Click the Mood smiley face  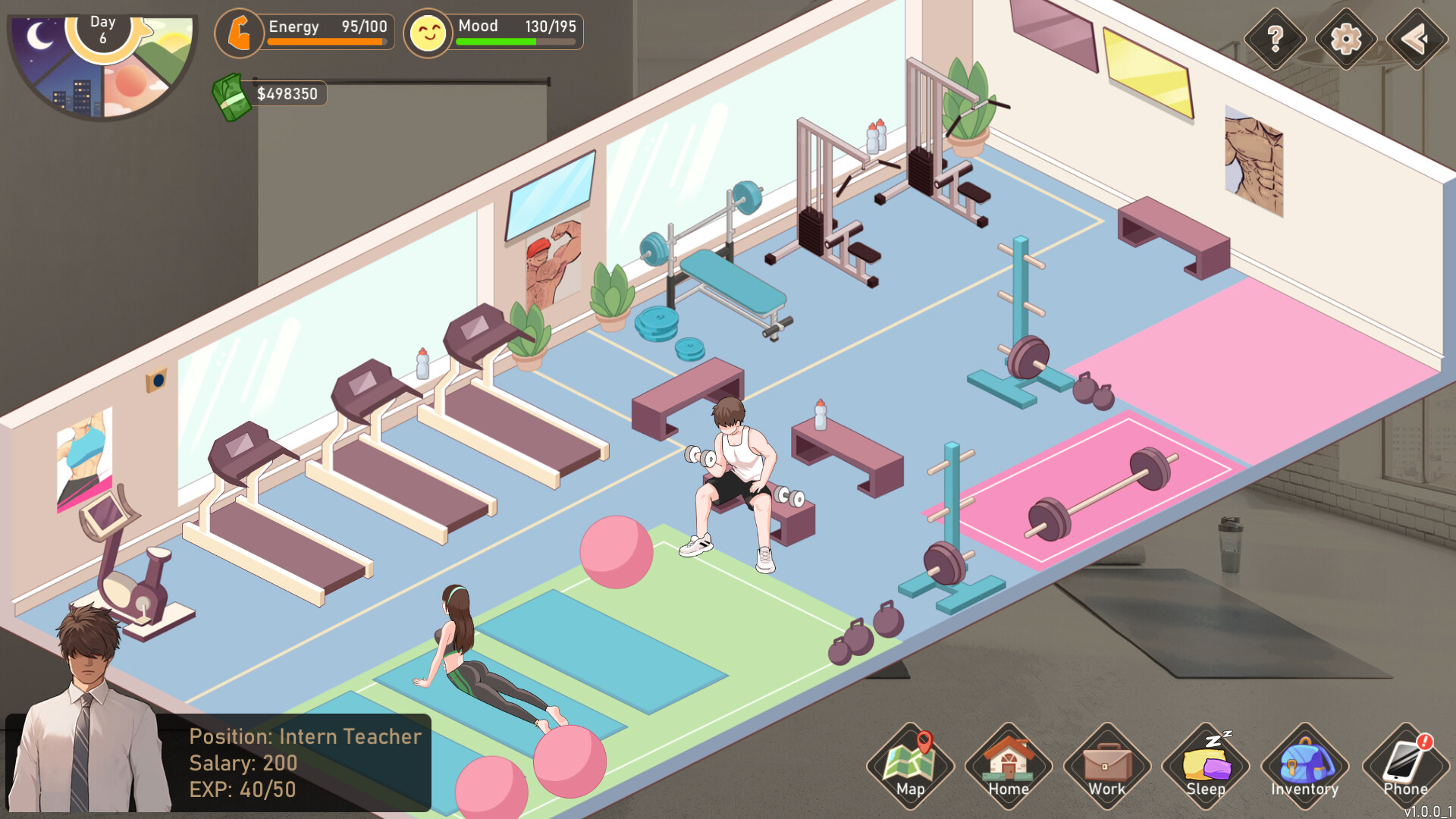click(x=429, y=33)
